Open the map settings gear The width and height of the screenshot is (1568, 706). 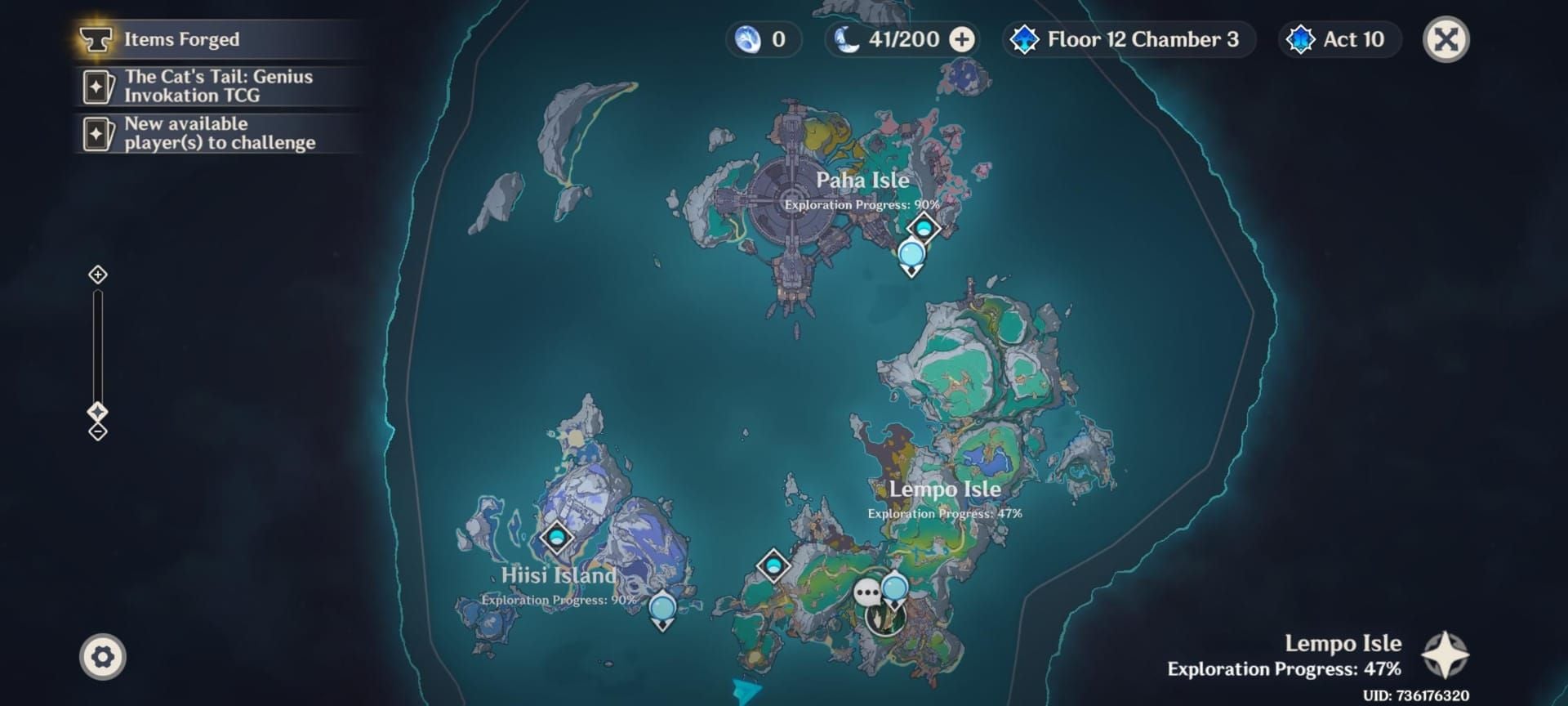(x=101, y=655)
